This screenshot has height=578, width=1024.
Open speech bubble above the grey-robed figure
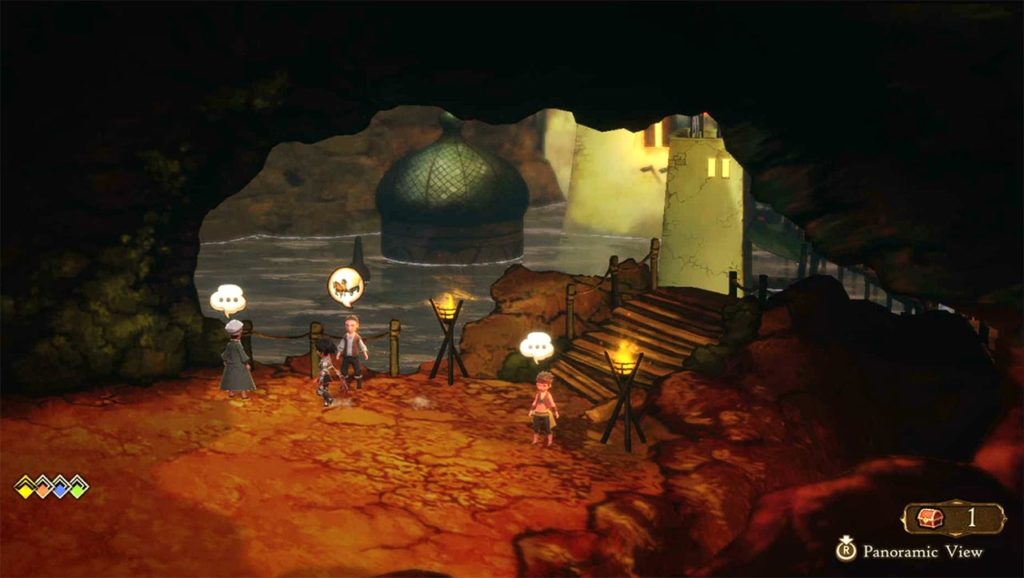[227, 298]
